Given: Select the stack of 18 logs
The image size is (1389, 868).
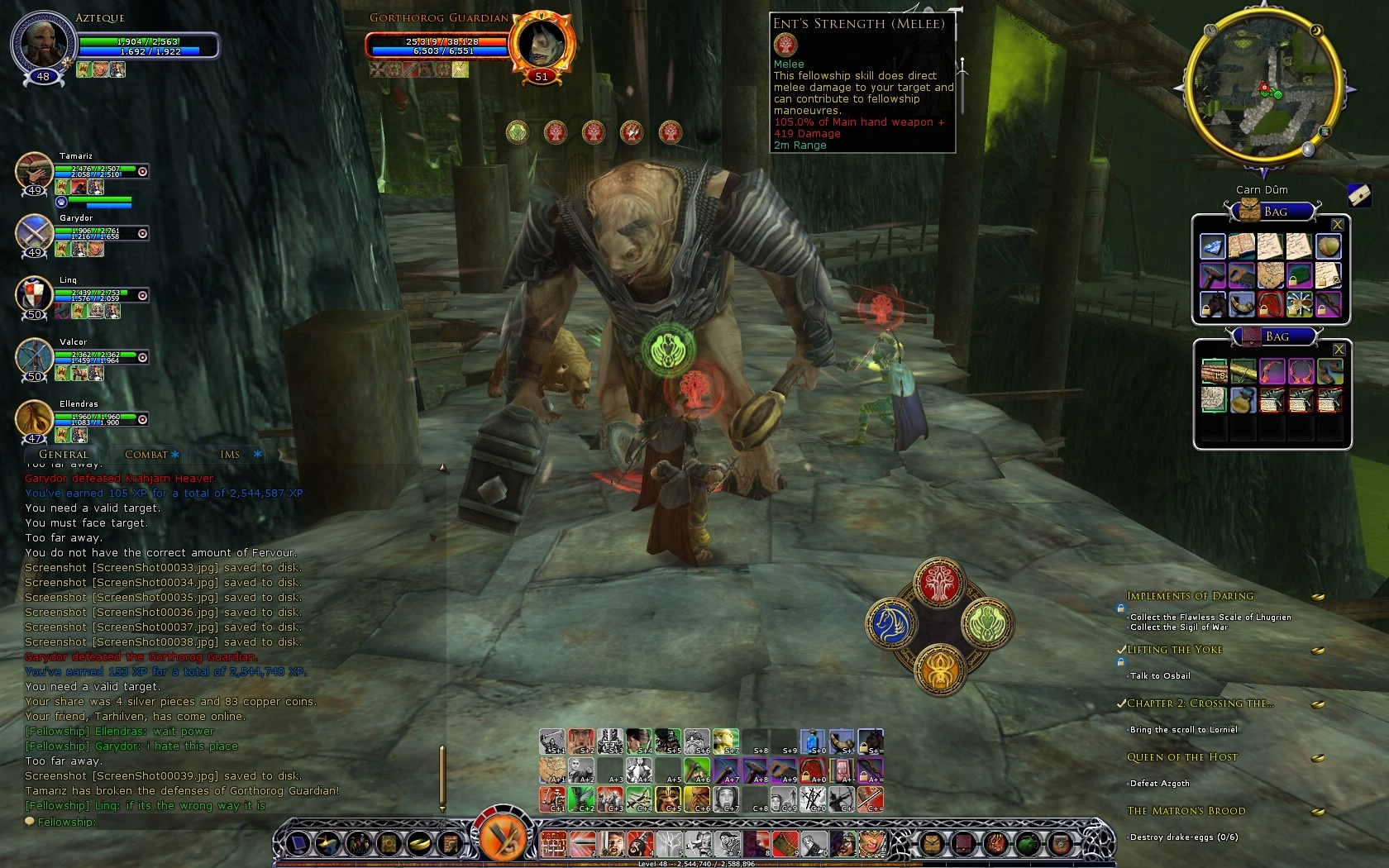Looking at the screenshot, I should click(1214, 372).
